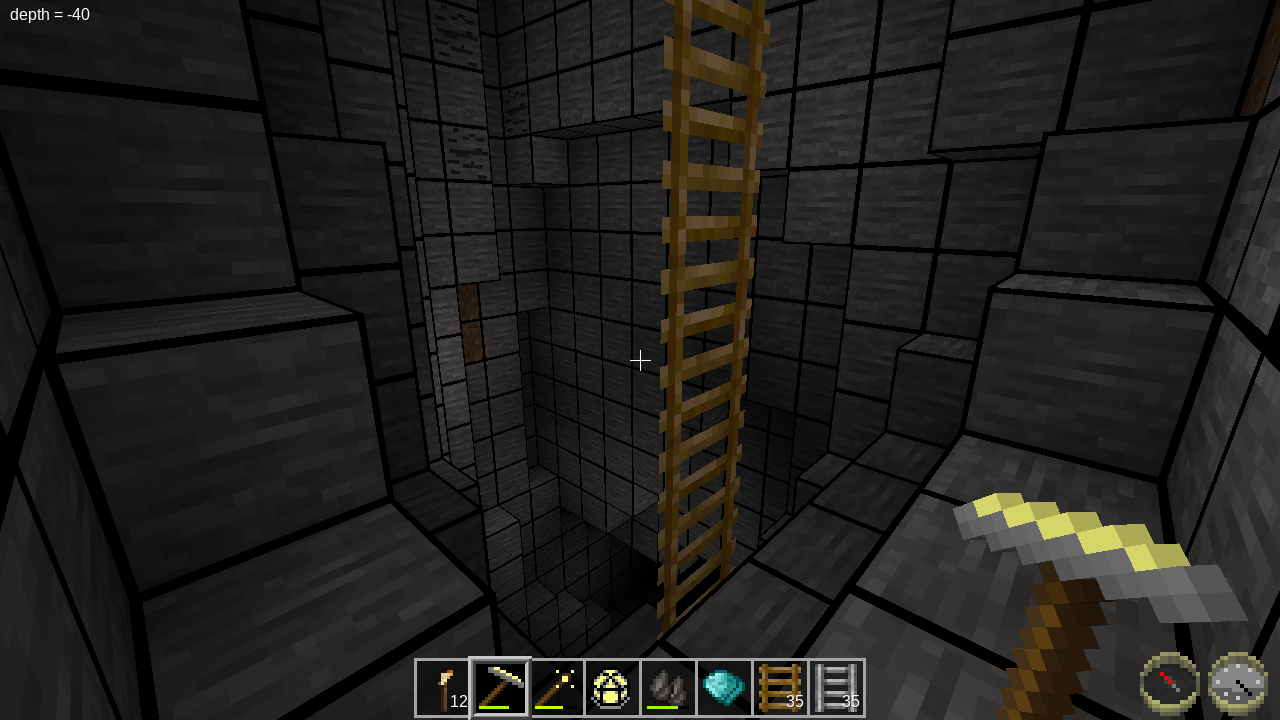Switch to the wooden ladder stack
This screenshot has width=1280, height=720.
[780, 687]
